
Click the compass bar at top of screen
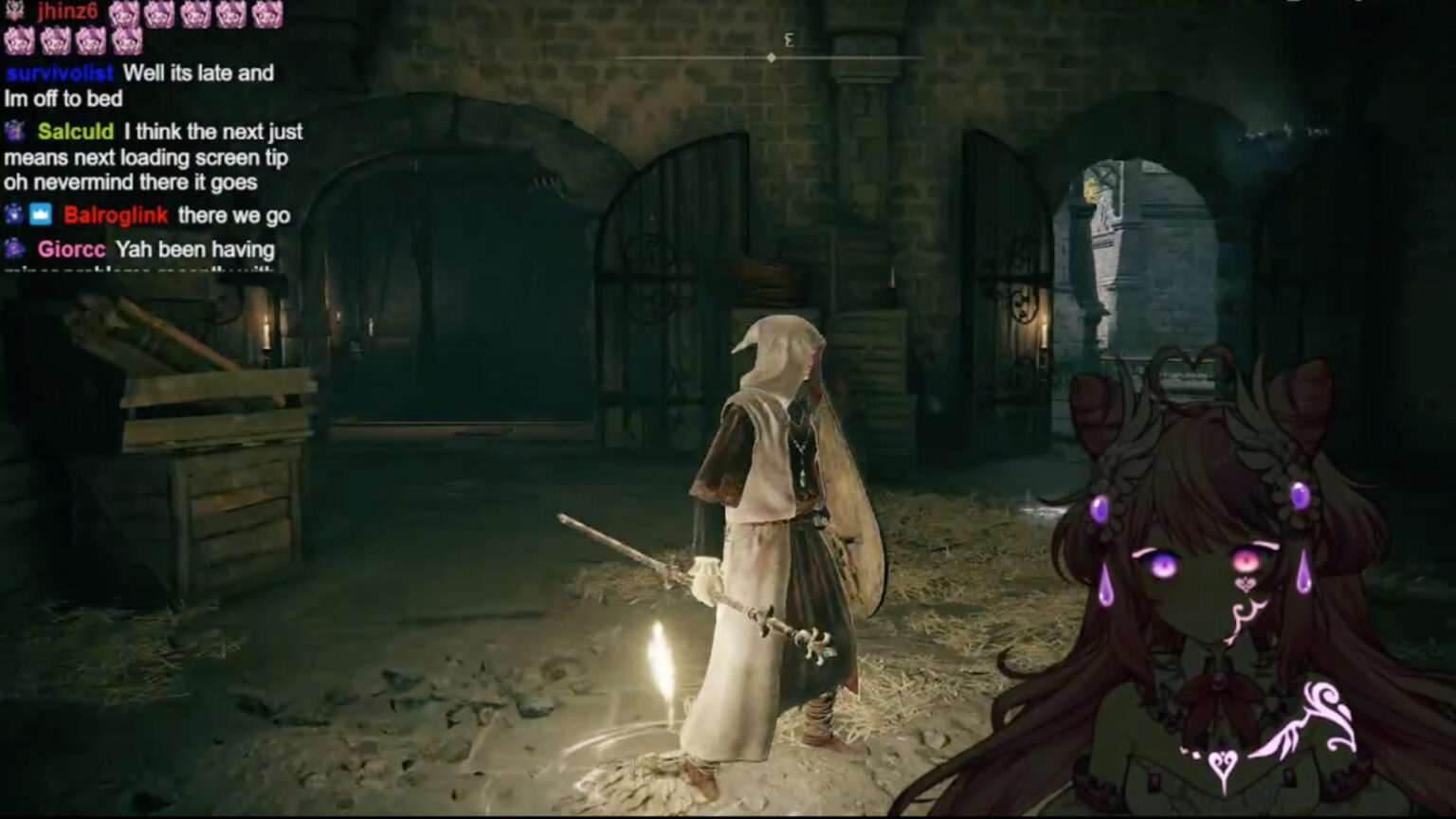tap(770, 57)
